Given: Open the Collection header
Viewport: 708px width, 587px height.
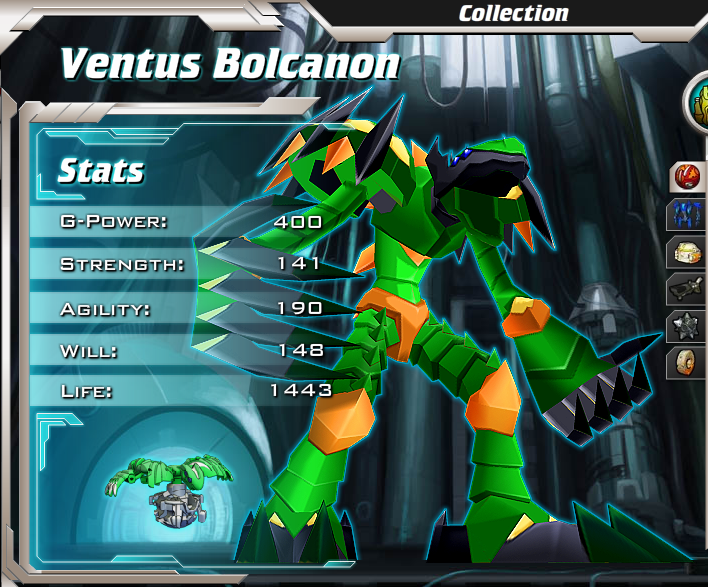Looking at the screenshot, I should (513, 14).
